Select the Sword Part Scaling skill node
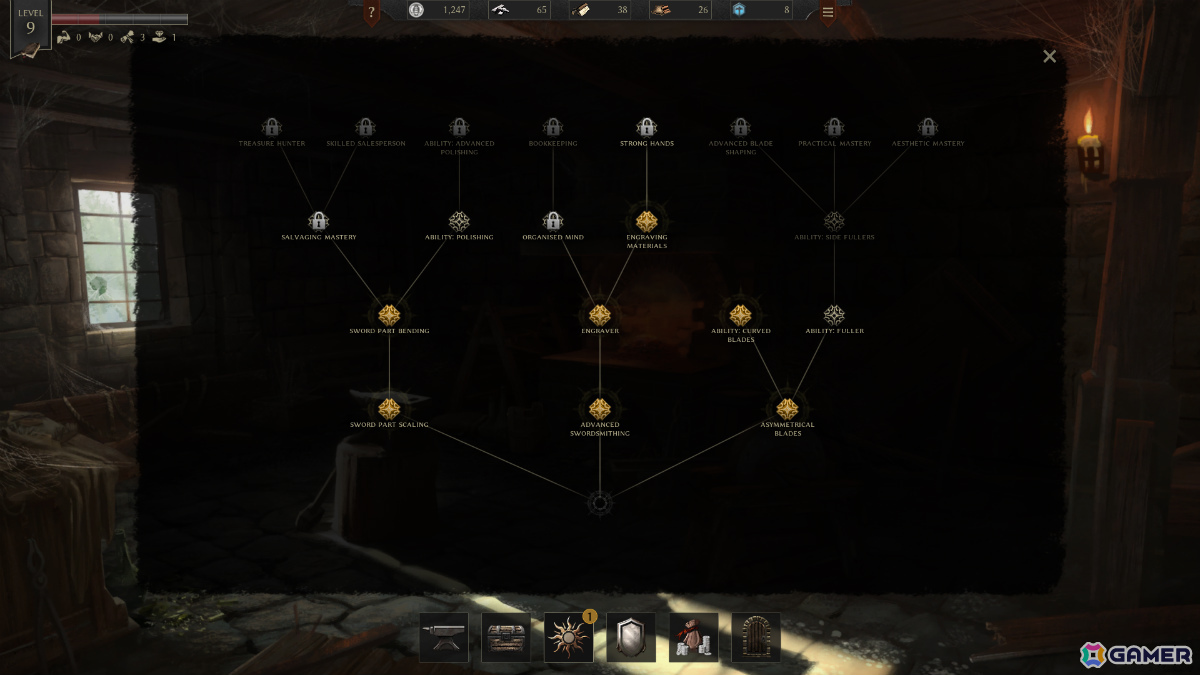This screenshot has width=1200, height=675. (x=389, y=409)
